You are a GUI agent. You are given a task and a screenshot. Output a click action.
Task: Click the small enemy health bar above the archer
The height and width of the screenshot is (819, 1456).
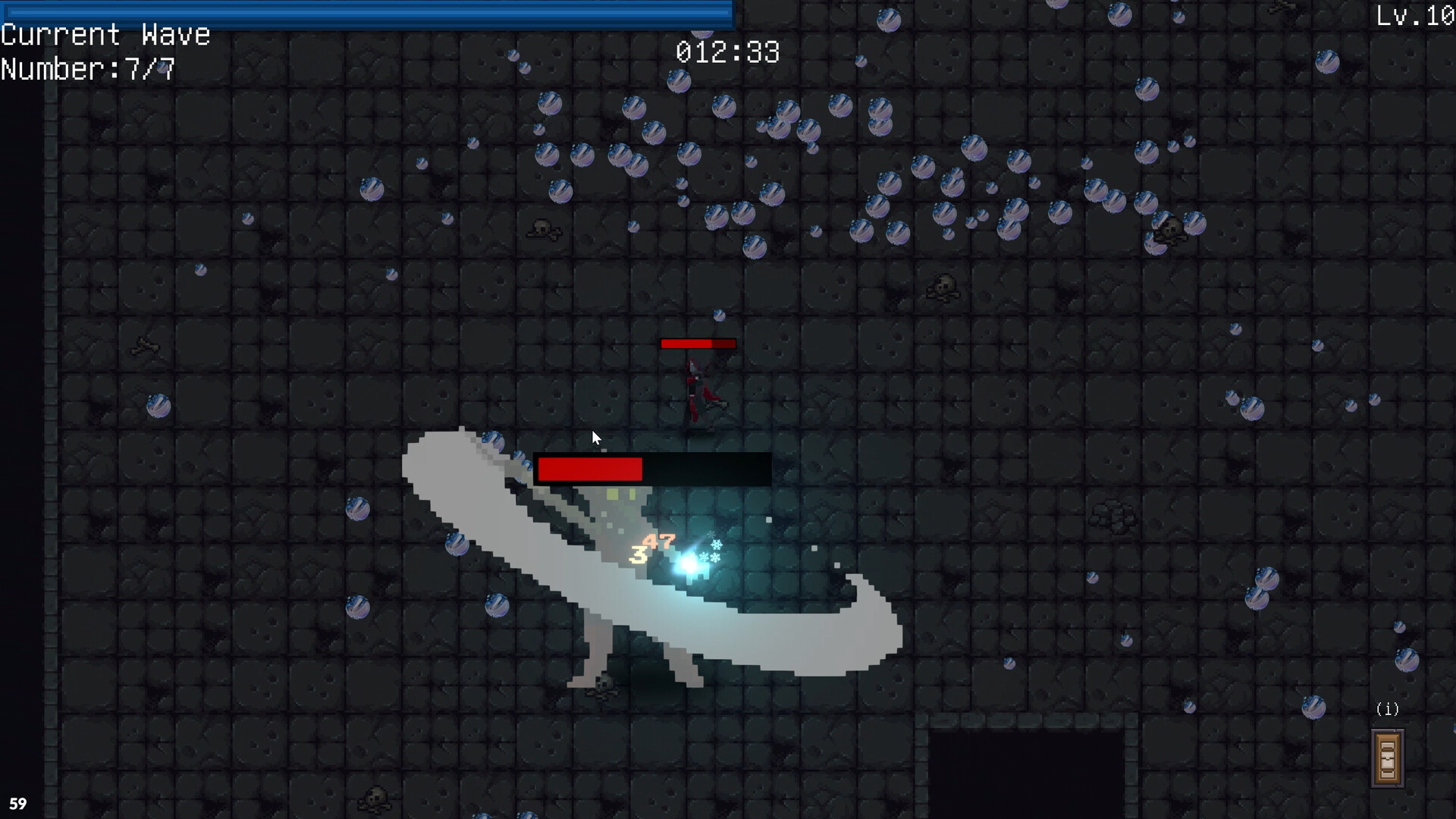coord(697,344)
